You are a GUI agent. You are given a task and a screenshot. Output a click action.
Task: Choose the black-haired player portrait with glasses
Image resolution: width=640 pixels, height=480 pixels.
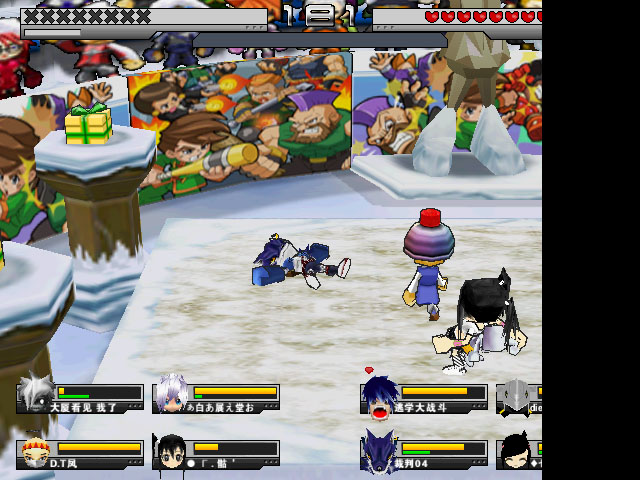(x=170, y=452)
